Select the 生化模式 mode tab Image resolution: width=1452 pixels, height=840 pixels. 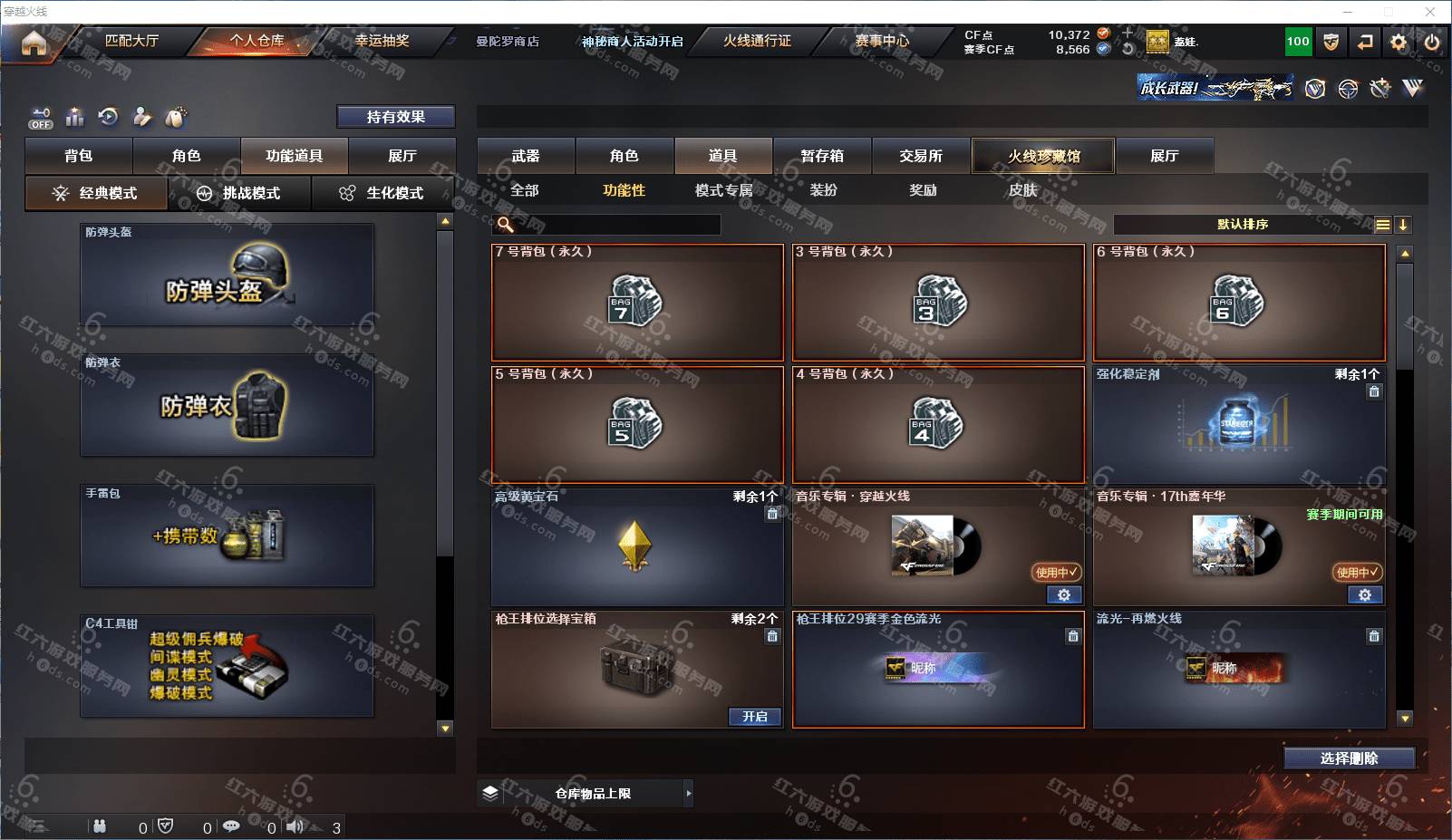coord(382,193)
